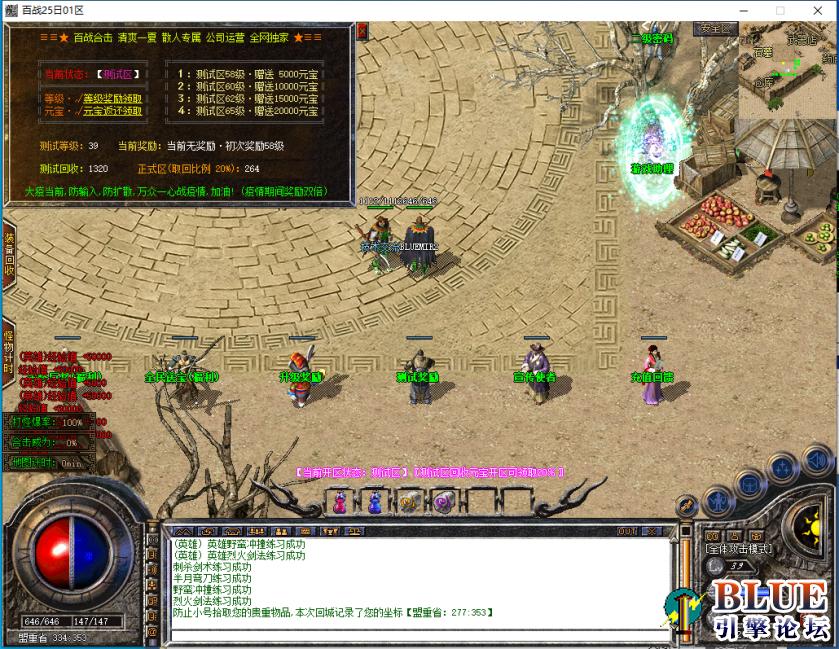Open the 怪物计时 monster timer side tab
The width and height of the screenshot is (839, 649).
coord(8,350)
